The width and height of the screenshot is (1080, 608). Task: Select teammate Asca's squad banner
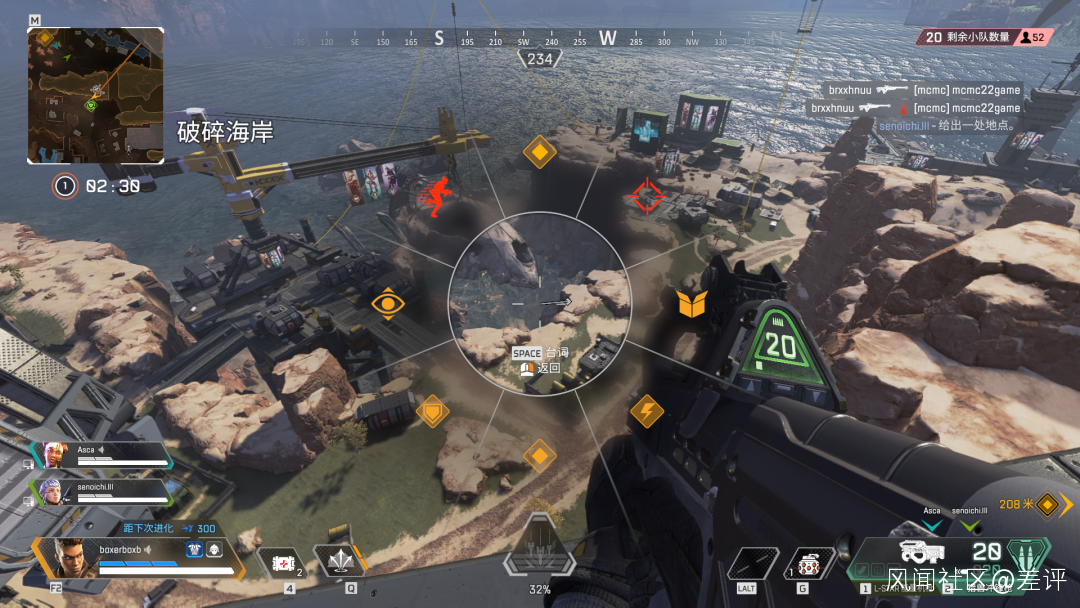click(x=100, y=456)
